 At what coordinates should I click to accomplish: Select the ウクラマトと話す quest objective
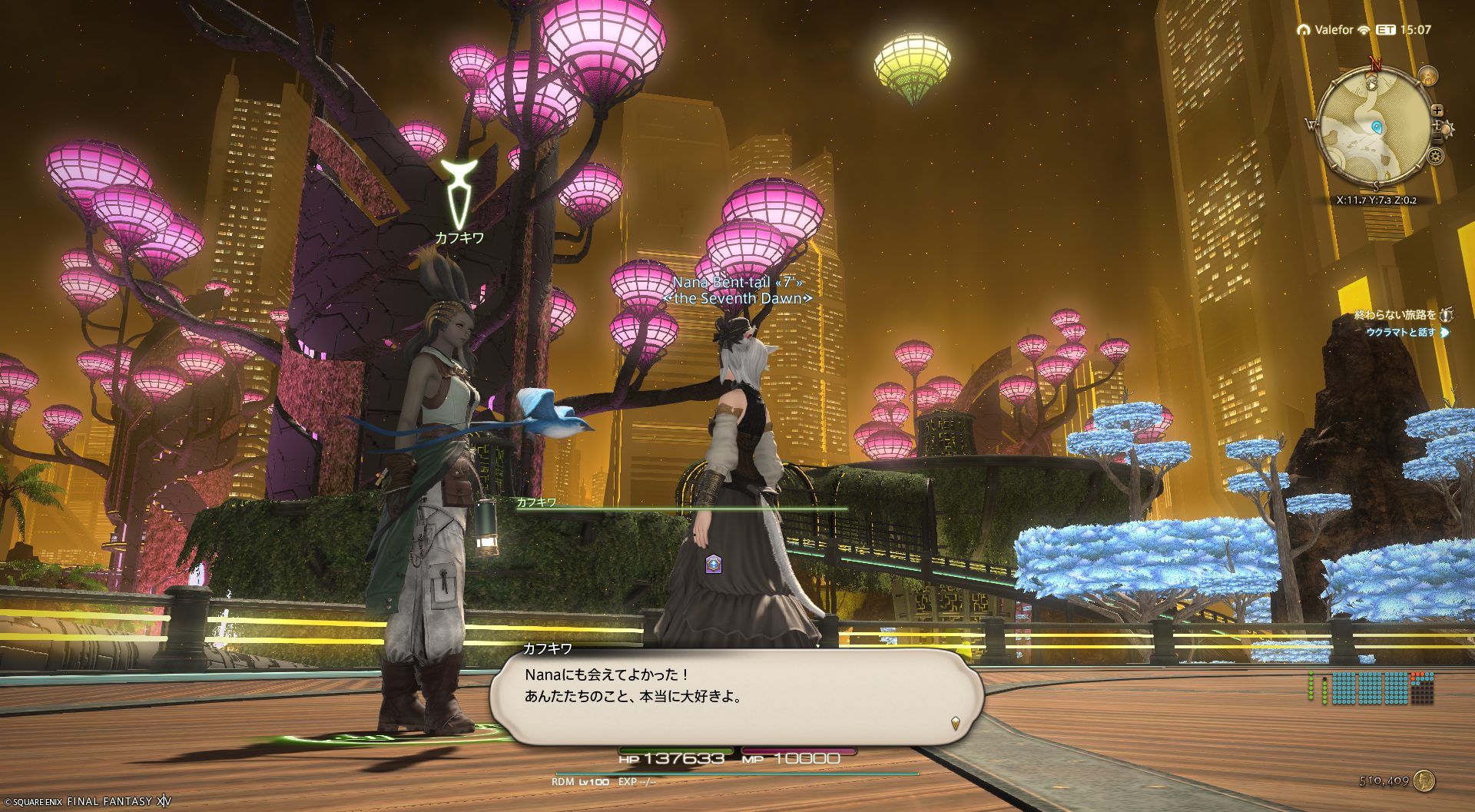tap(1400, 333)
